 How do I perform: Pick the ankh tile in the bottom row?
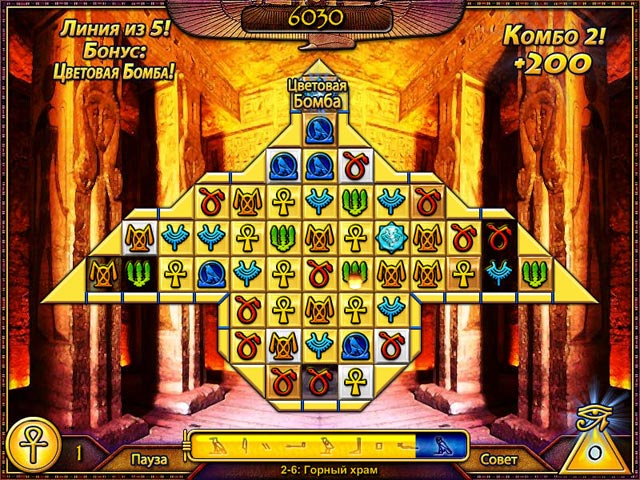(x=354, y=379)
